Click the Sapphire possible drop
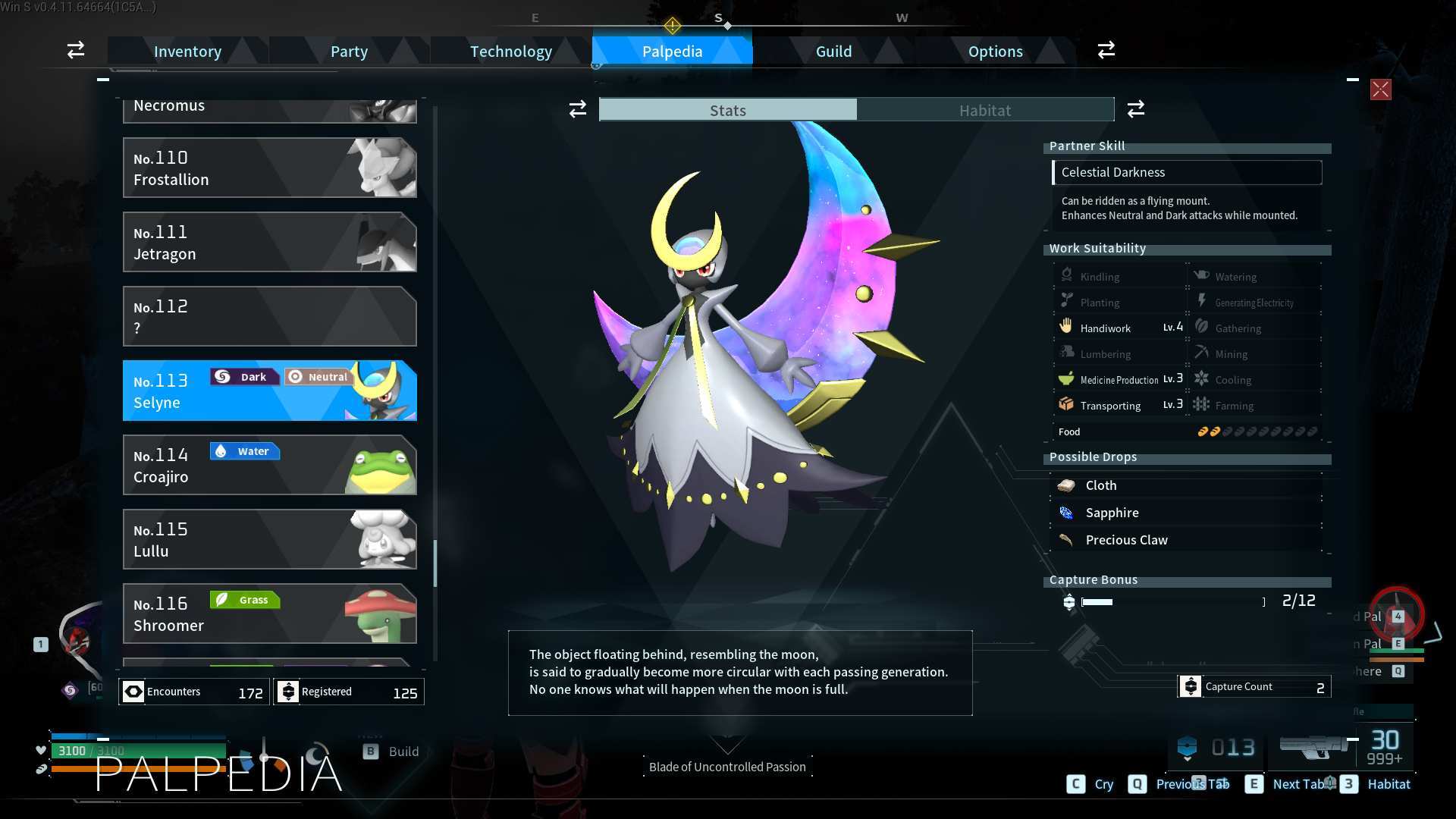 (x=1187, y=513)
